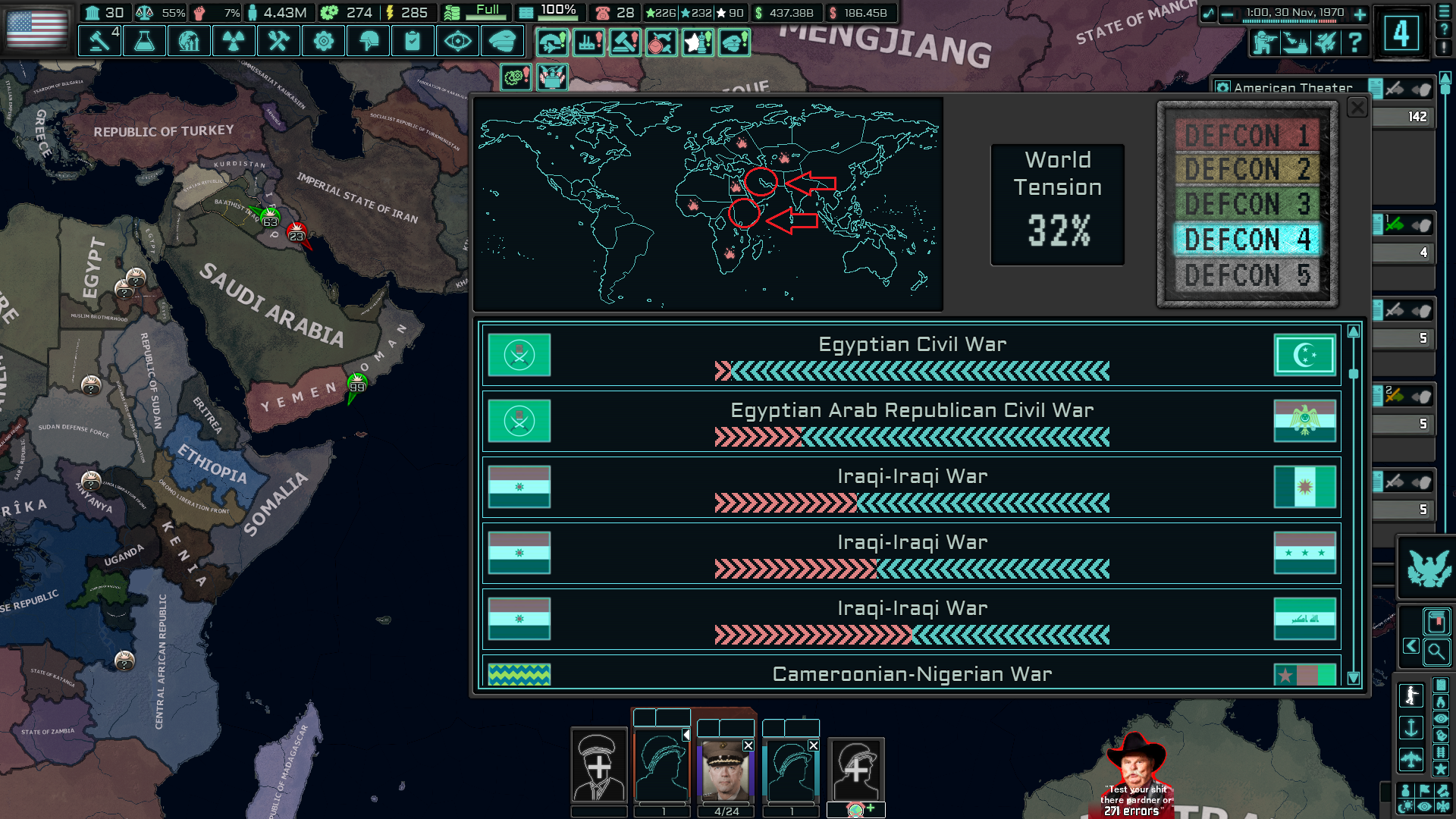Screen dimensions: 1456x819
Task: Select the nuclear weapons radiation icon
Action: point(234,41)
